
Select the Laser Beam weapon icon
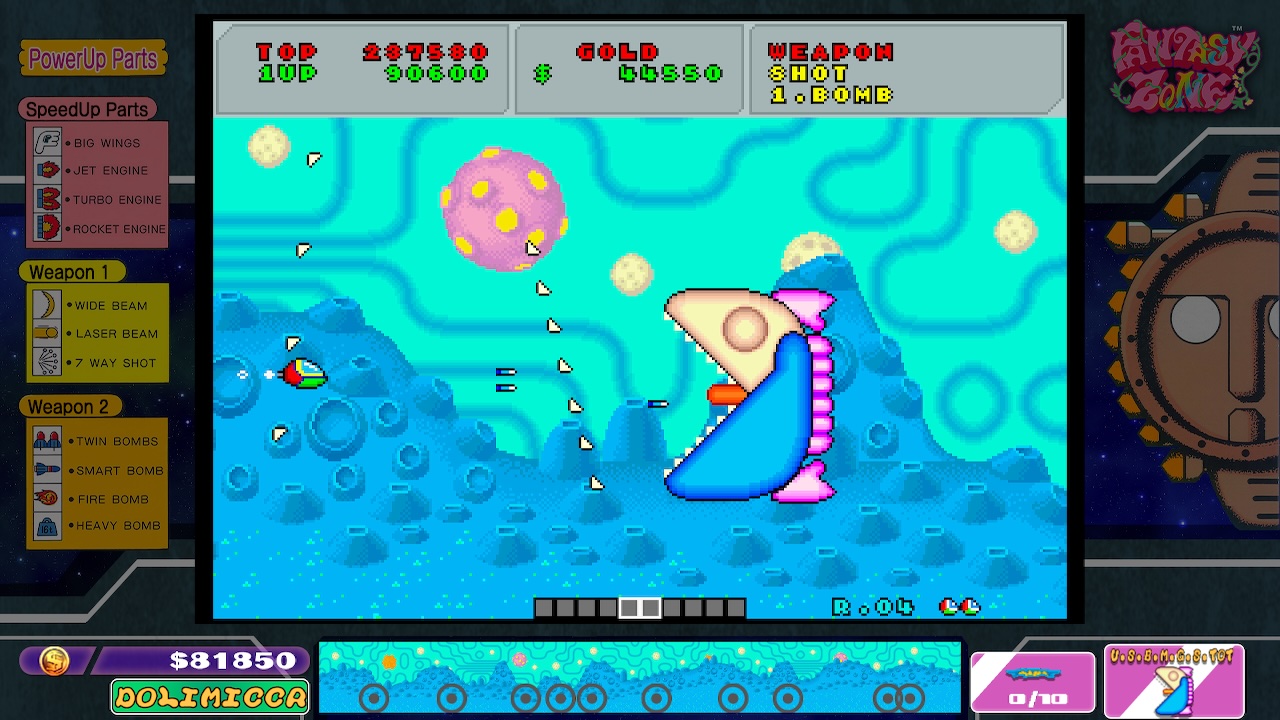48,334
